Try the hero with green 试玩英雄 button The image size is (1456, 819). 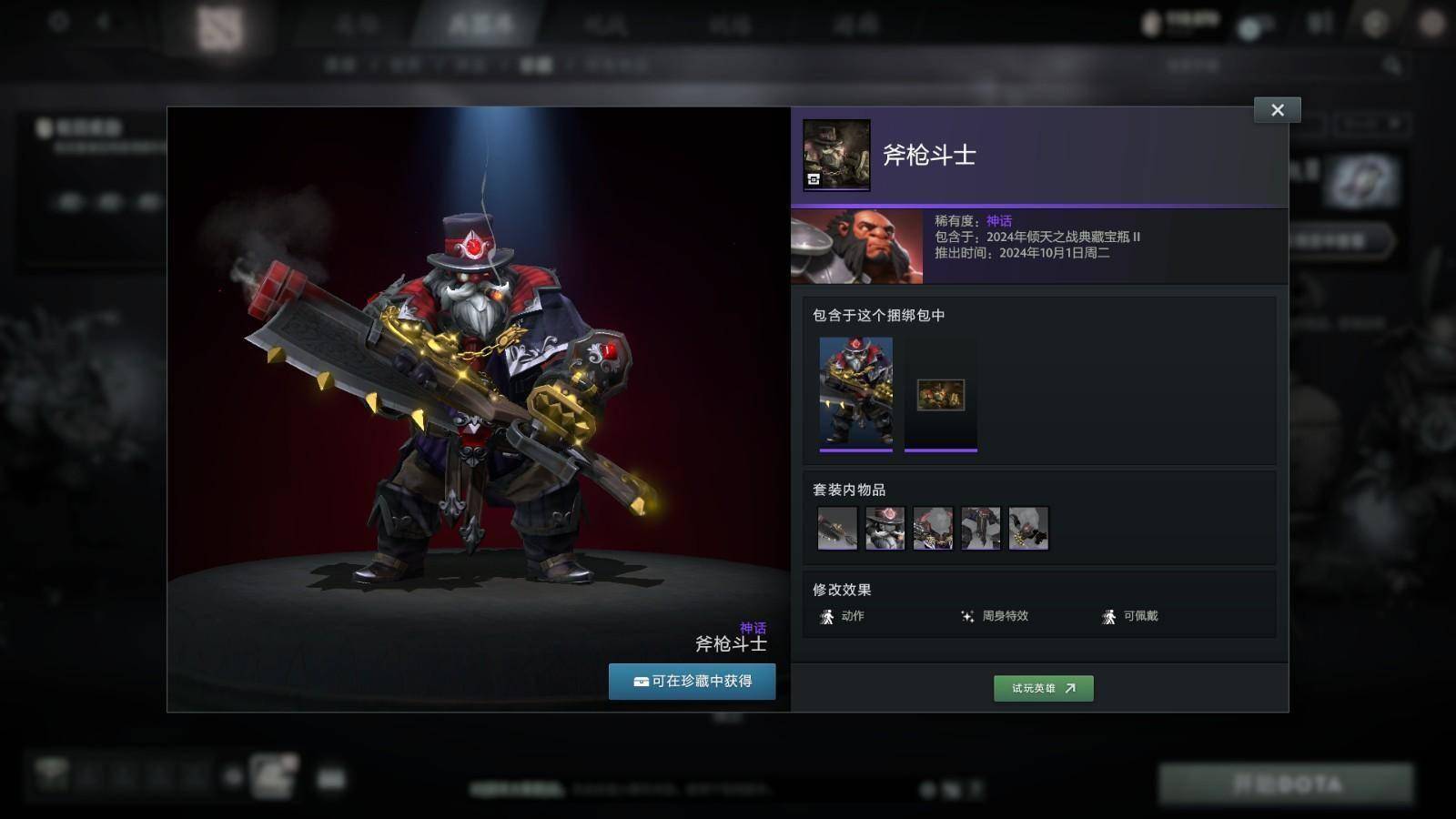(1043, 688)
